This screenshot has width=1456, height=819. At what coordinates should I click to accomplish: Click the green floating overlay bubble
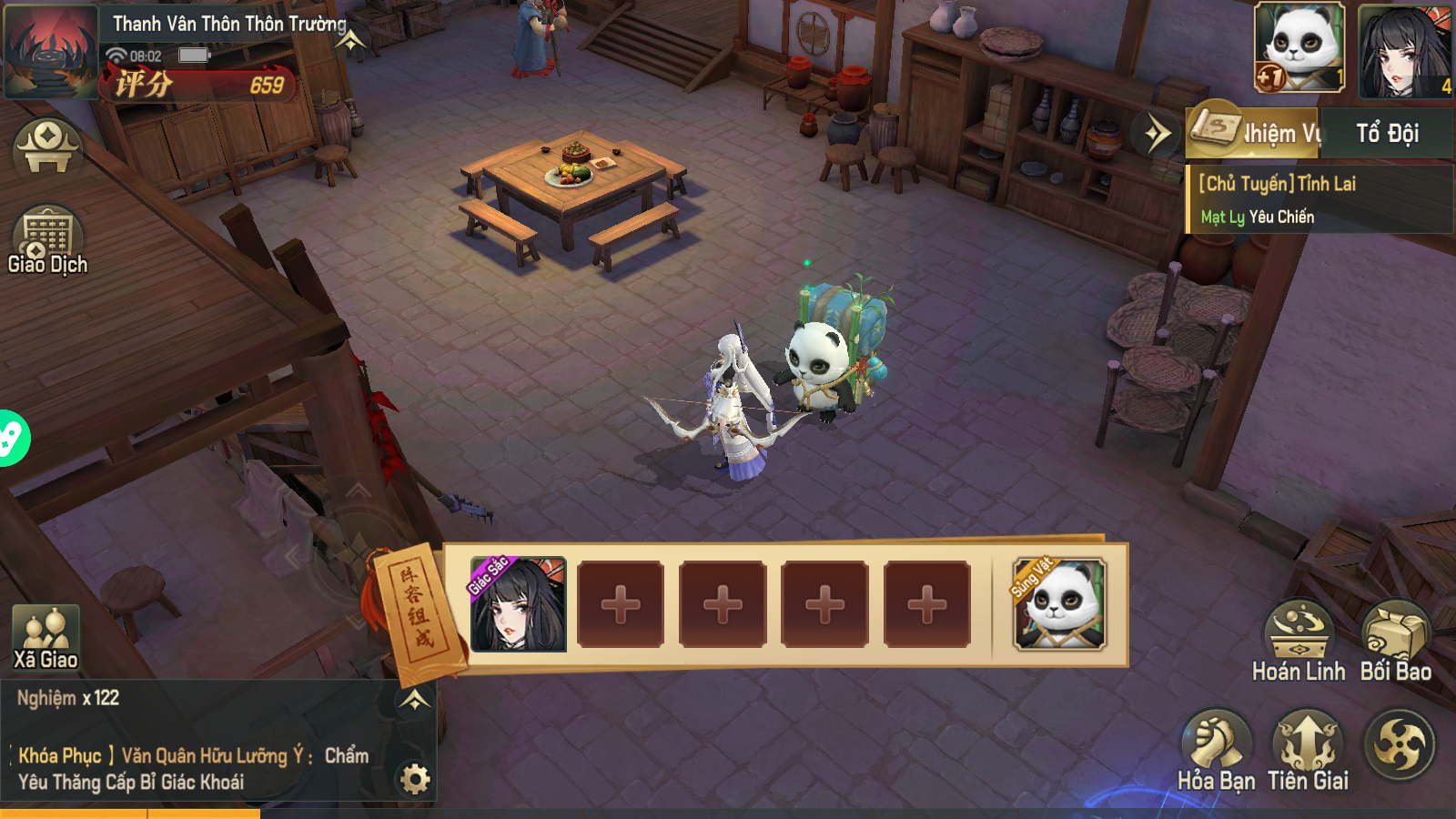(x=11, y=438)
